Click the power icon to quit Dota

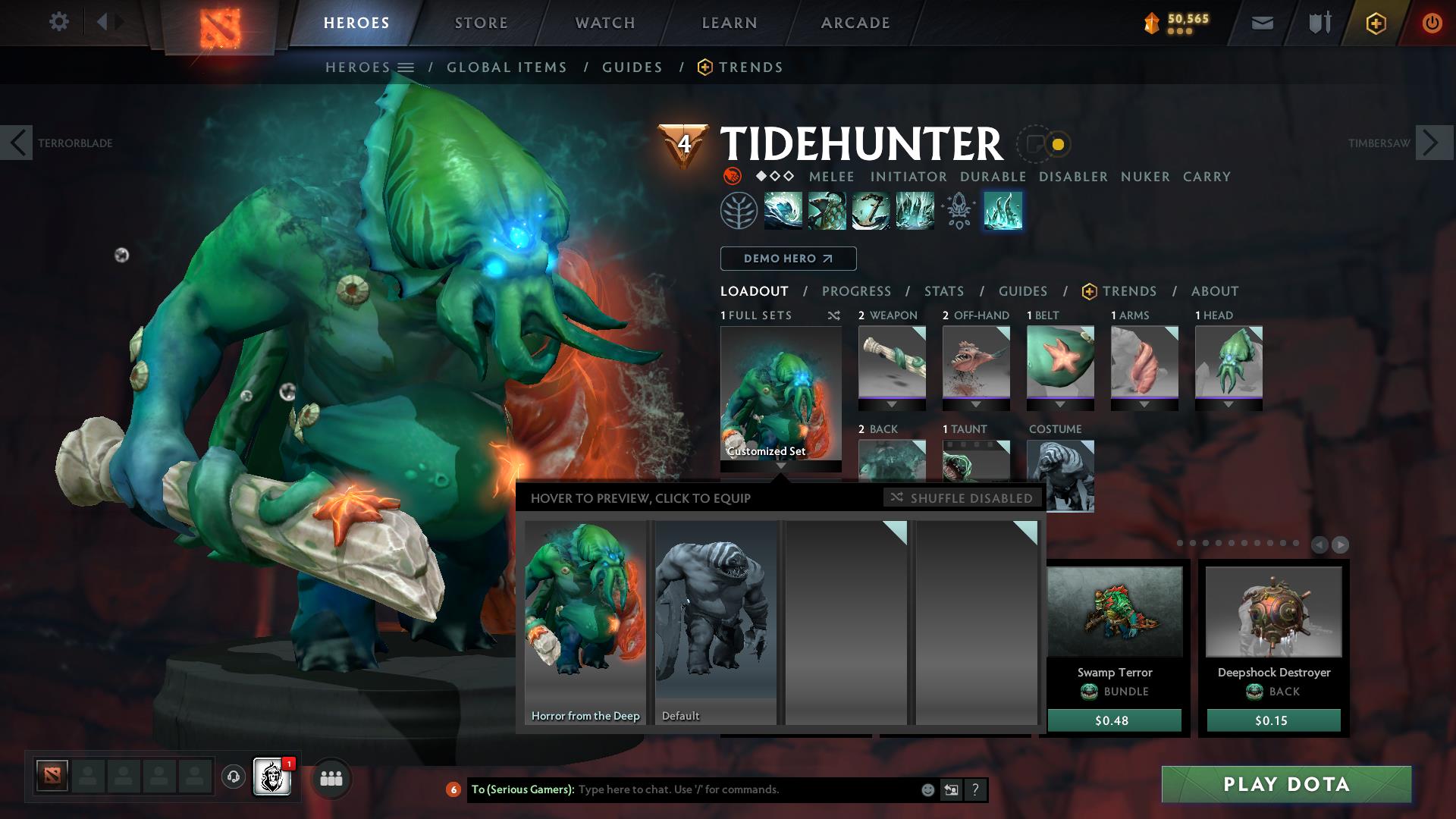click(x=1432, y=22)
